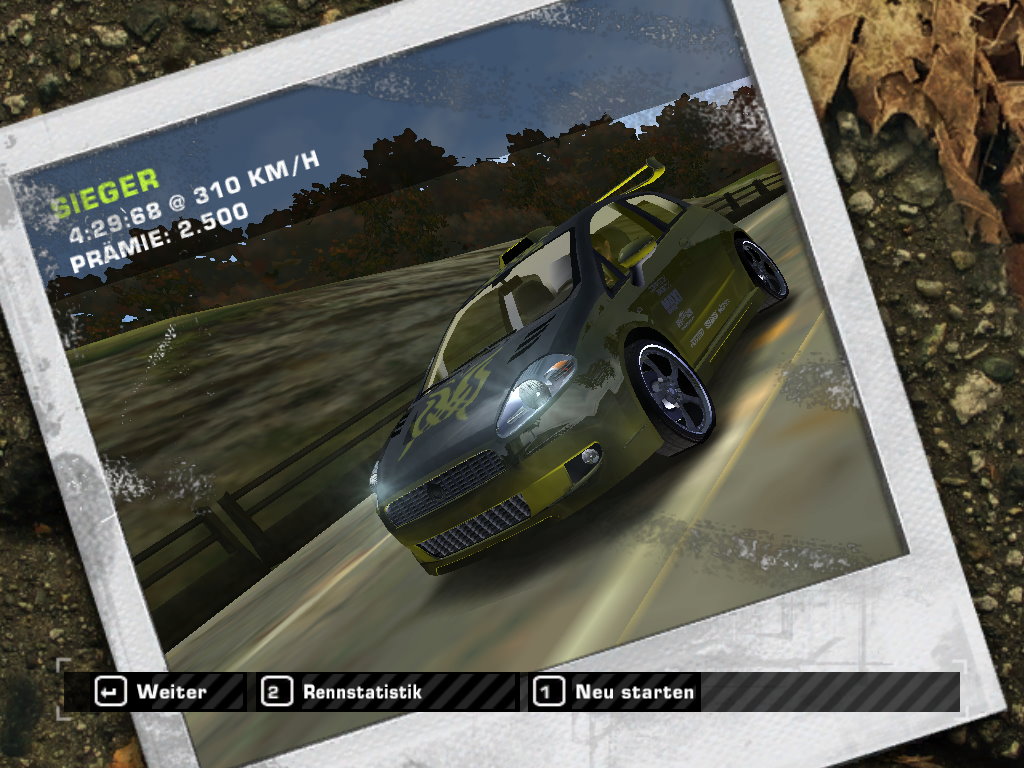Continue with the Weiter button
Screen dimensions: 1024x768
[153, 691]
